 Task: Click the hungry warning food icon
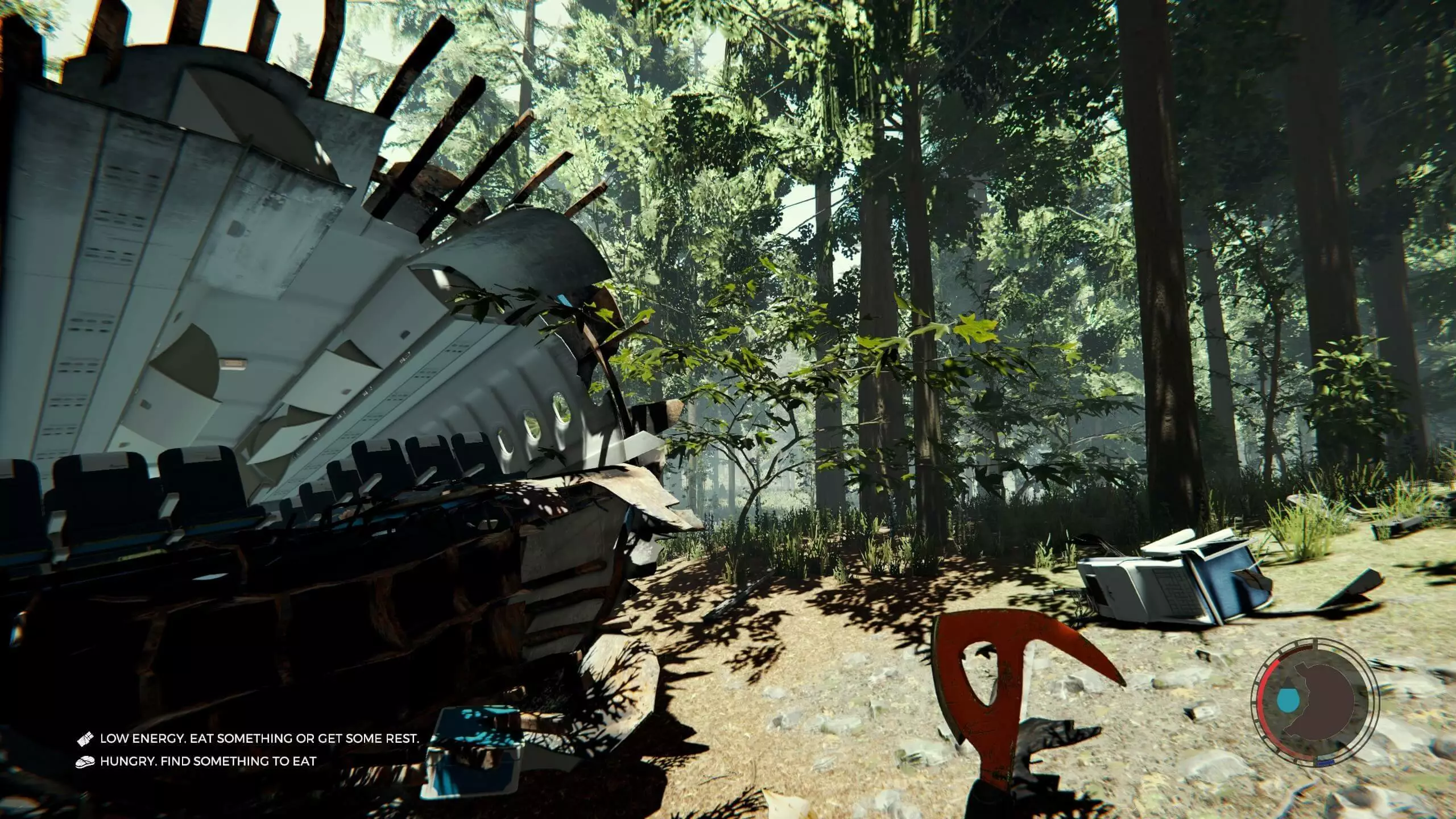pyautogui.click(x=84, y=761)
